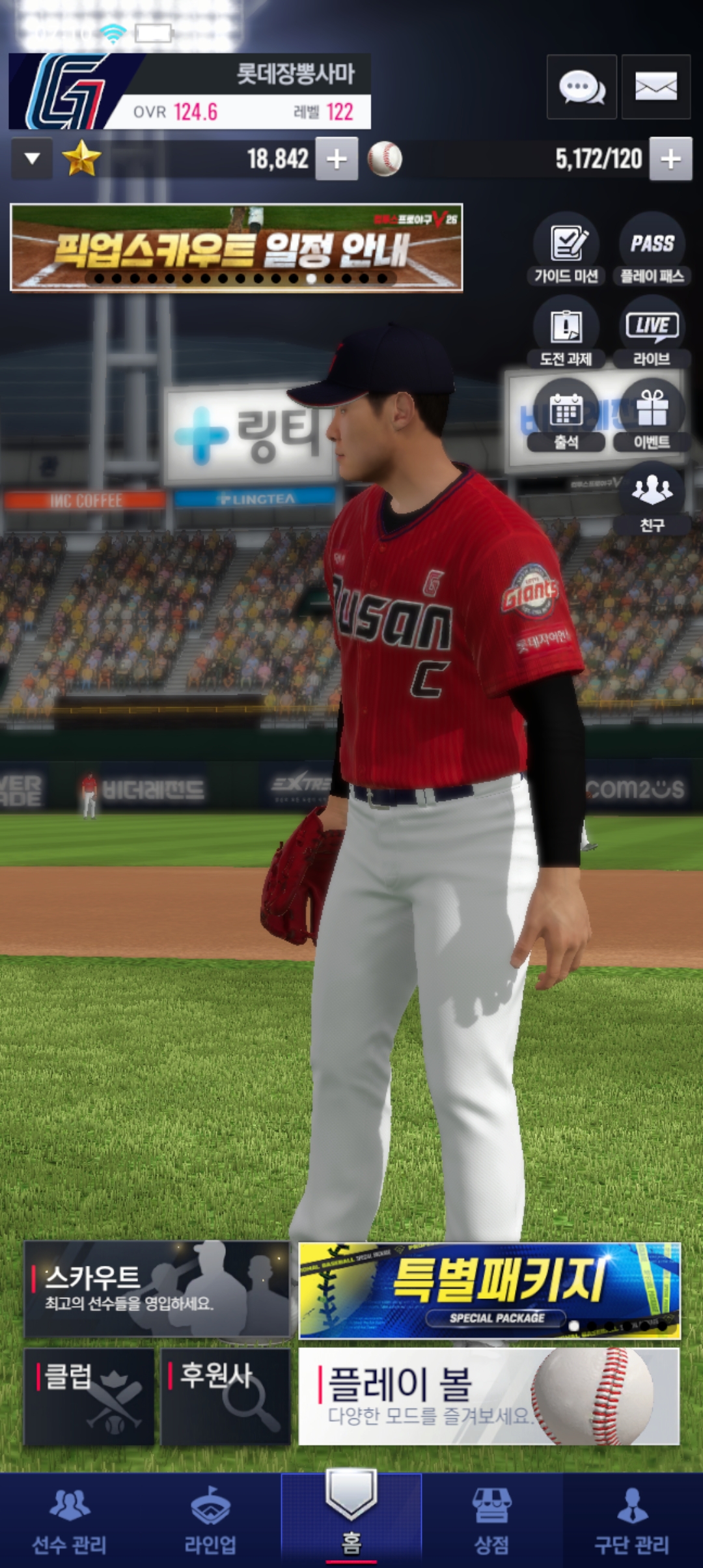This screenshot has width=703, height=1568.
Task: Open the chat speech bubble icon
Action: [581, 87]
